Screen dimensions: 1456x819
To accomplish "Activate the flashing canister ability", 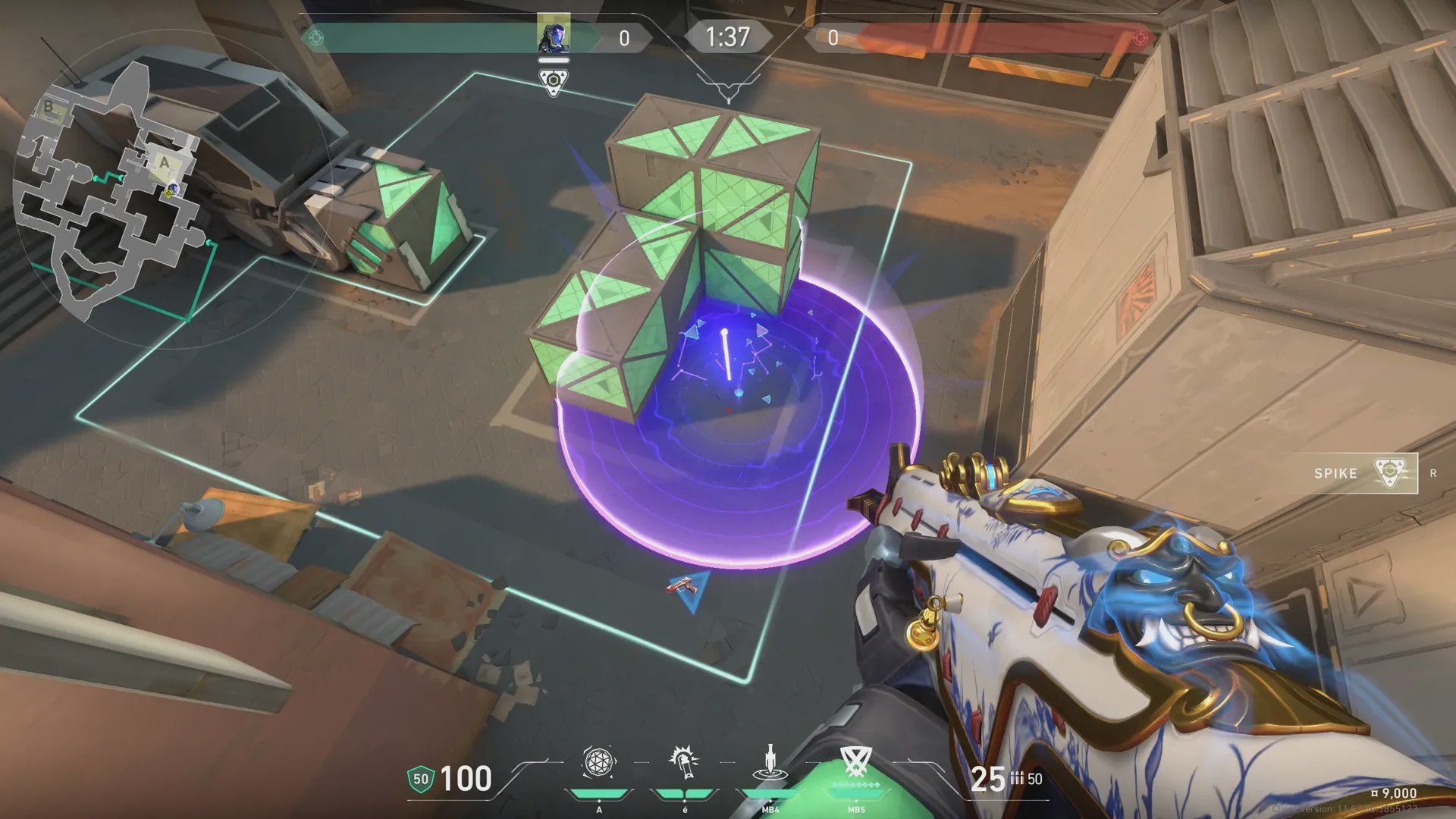I will [x=684, y=763].
